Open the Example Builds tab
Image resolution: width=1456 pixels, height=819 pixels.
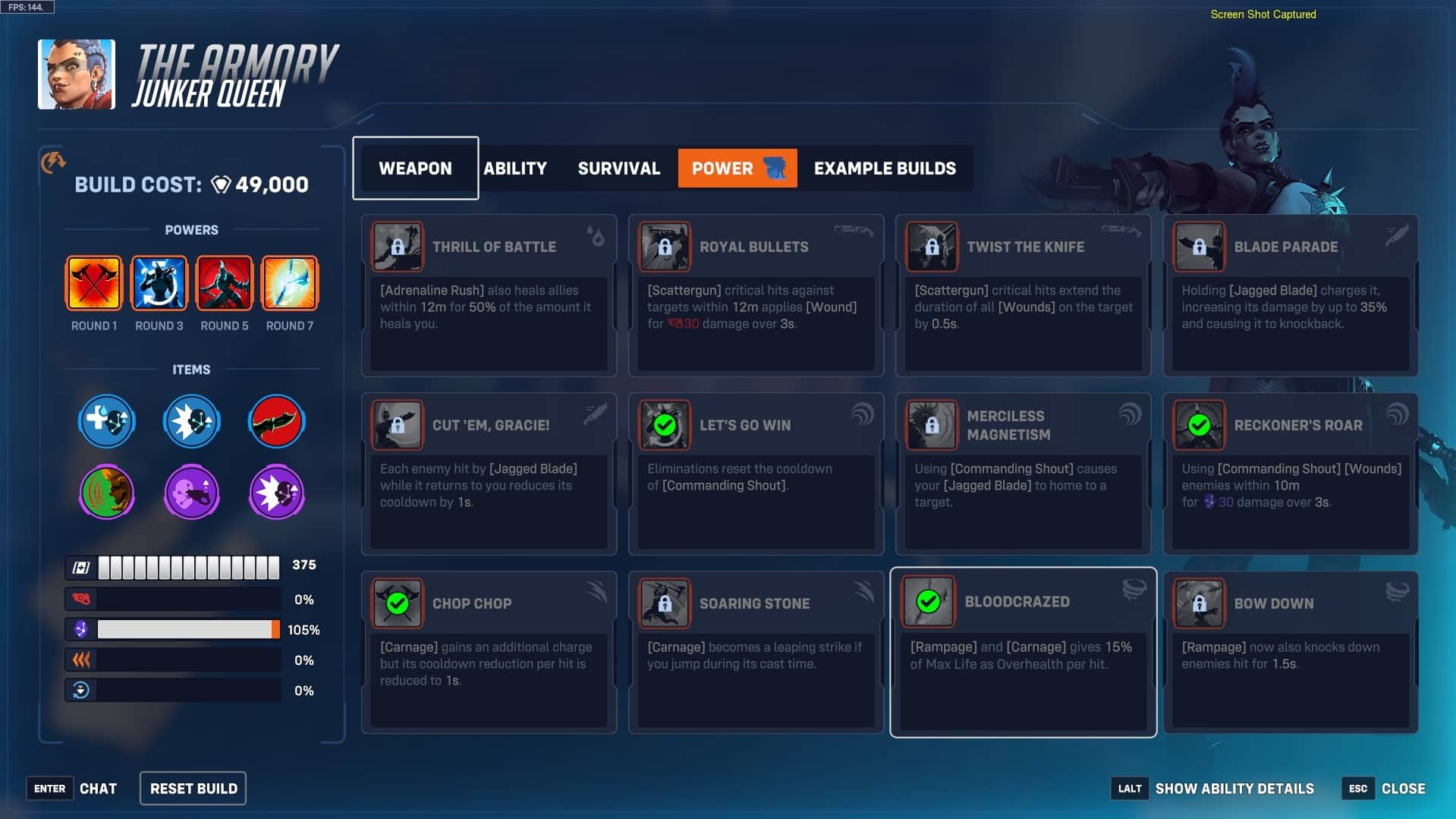click(885, 168)
